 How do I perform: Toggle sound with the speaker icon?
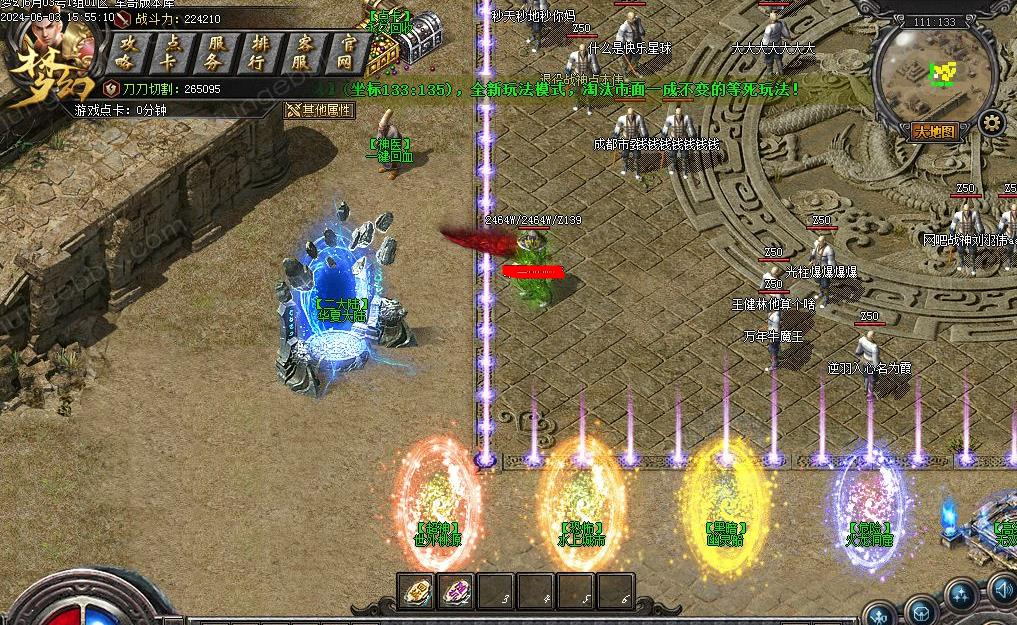1004,590
